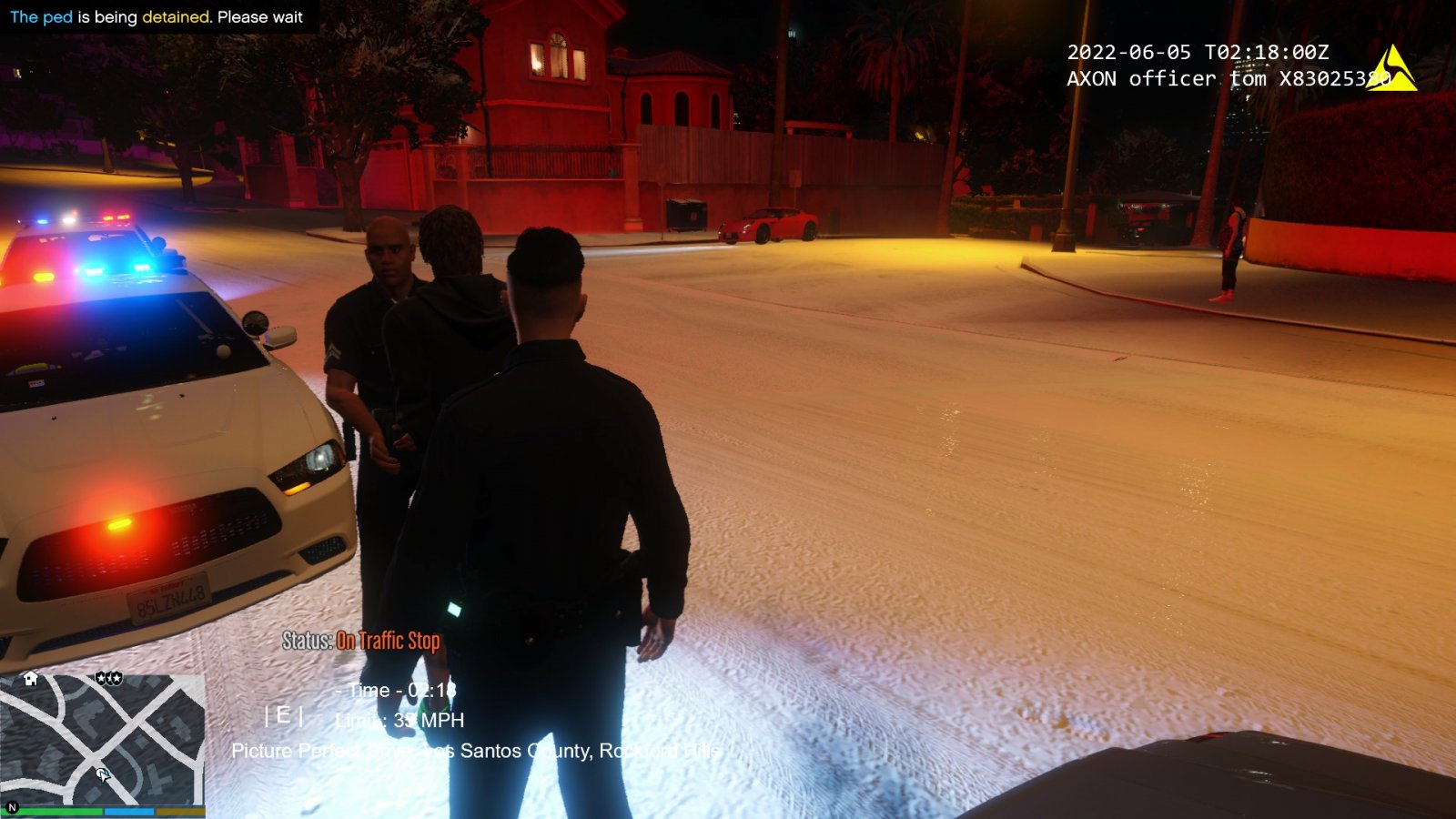Toggle the blue armor bar under the minimap
Image resolution: width=1456 pixels, height=819 pixels.
(129, 811)
